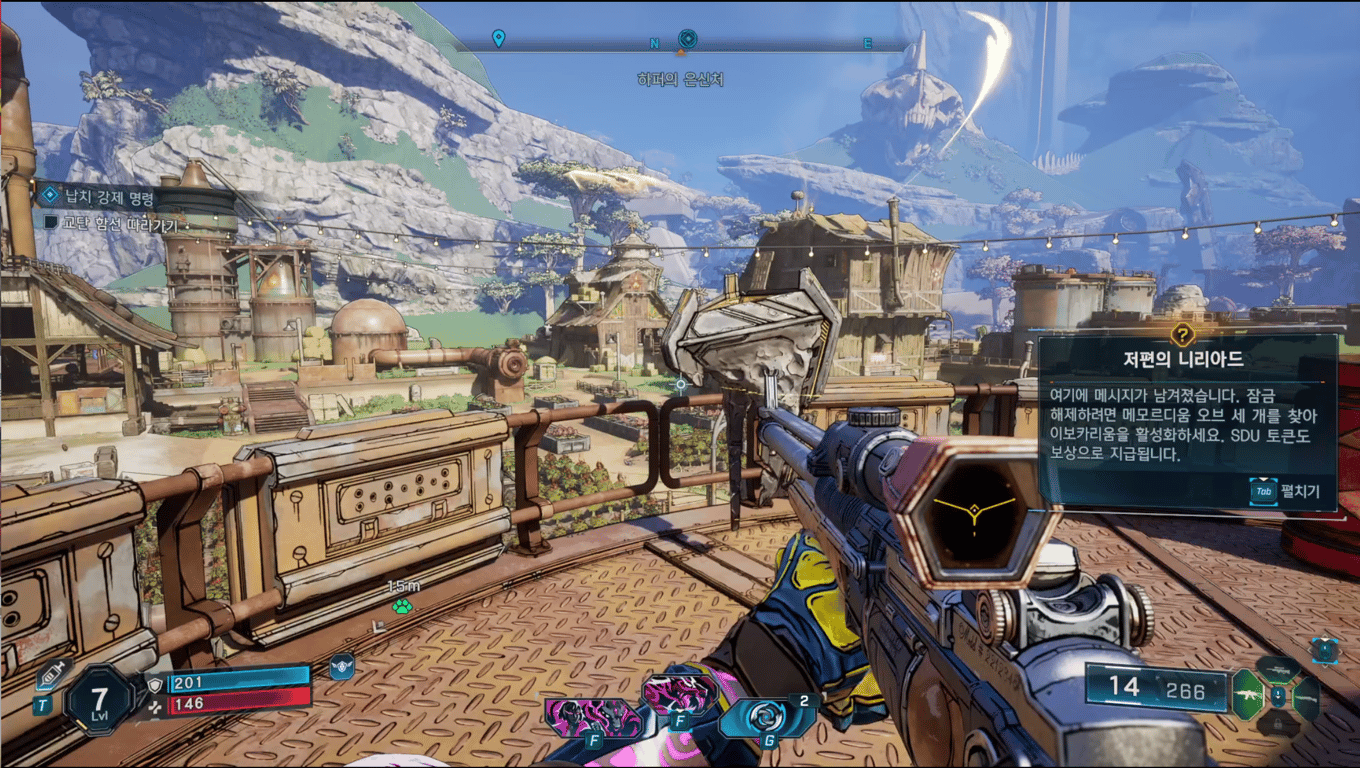Click the green paw companion marker

point(402,607)
